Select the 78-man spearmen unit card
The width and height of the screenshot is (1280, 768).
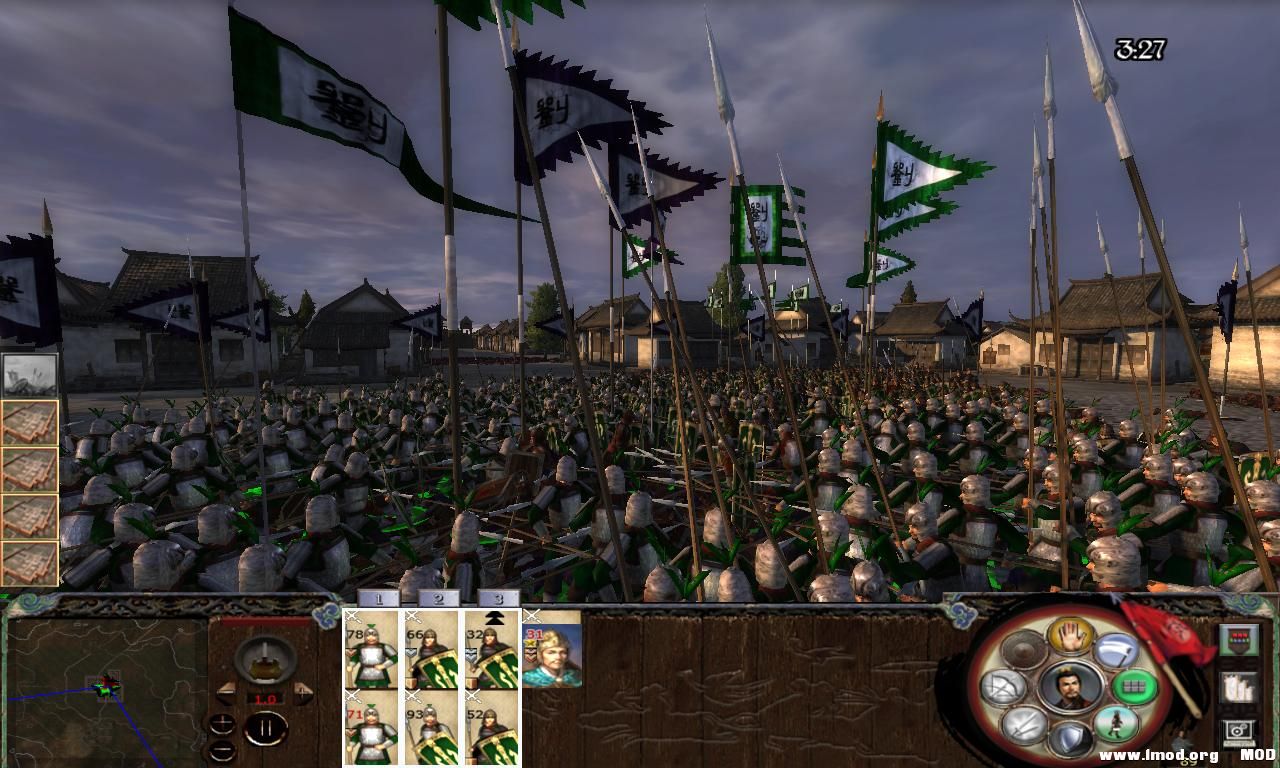[370, 655]
